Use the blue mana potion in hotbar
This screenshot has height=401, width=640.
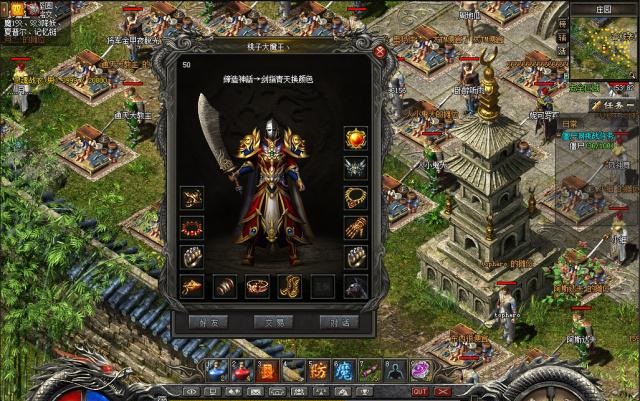pos(217,370)
